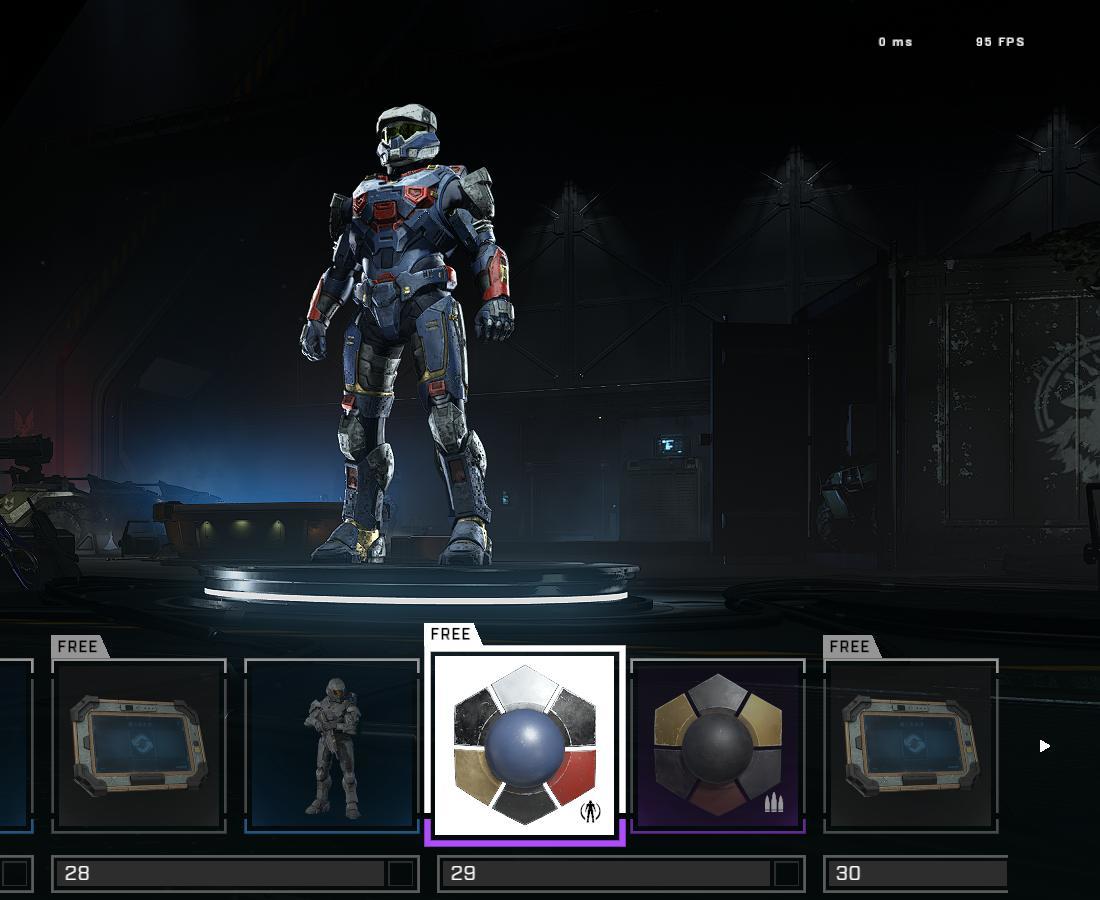Viewport: 1100px width, 900px height.
Task: Choose the gray Spartan armor reward tile
Action: point(332,745)
